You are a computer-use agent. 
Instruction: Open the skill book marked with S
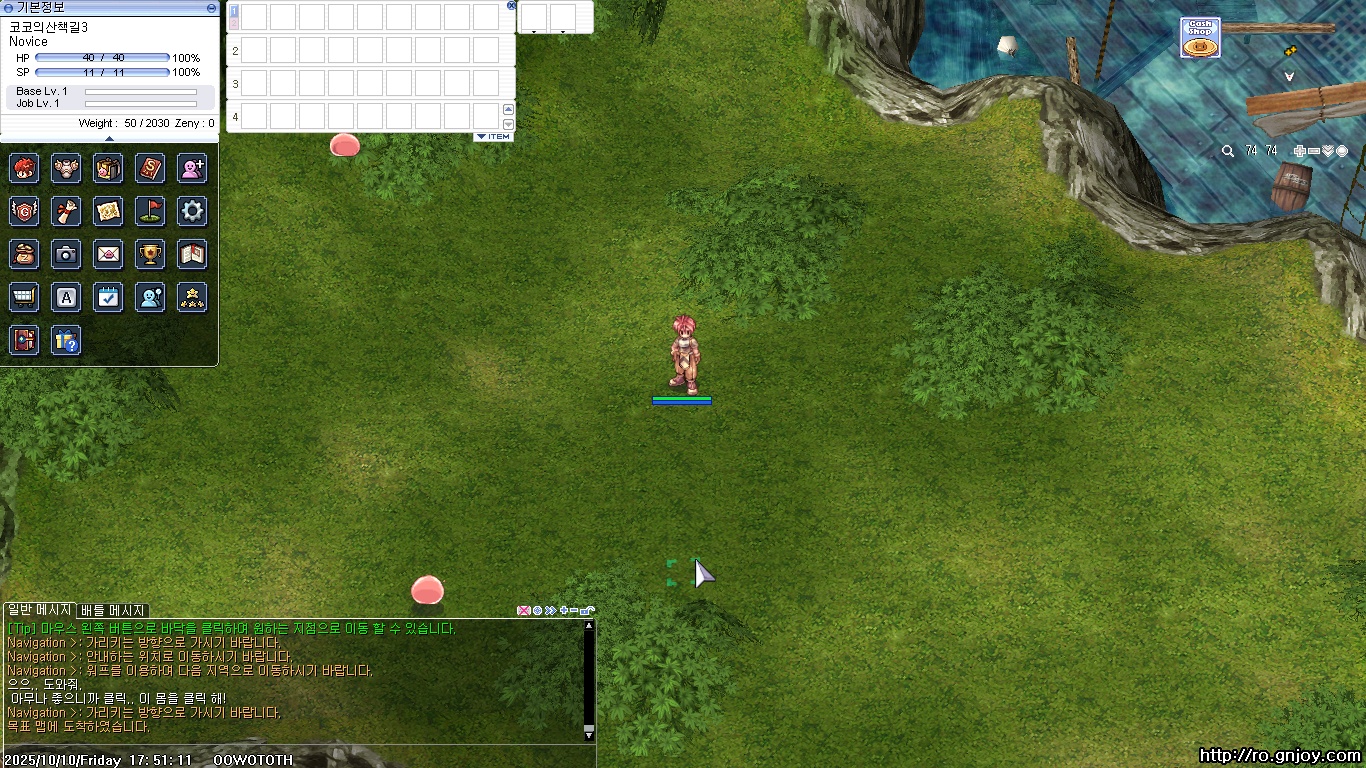click(150, 168)
